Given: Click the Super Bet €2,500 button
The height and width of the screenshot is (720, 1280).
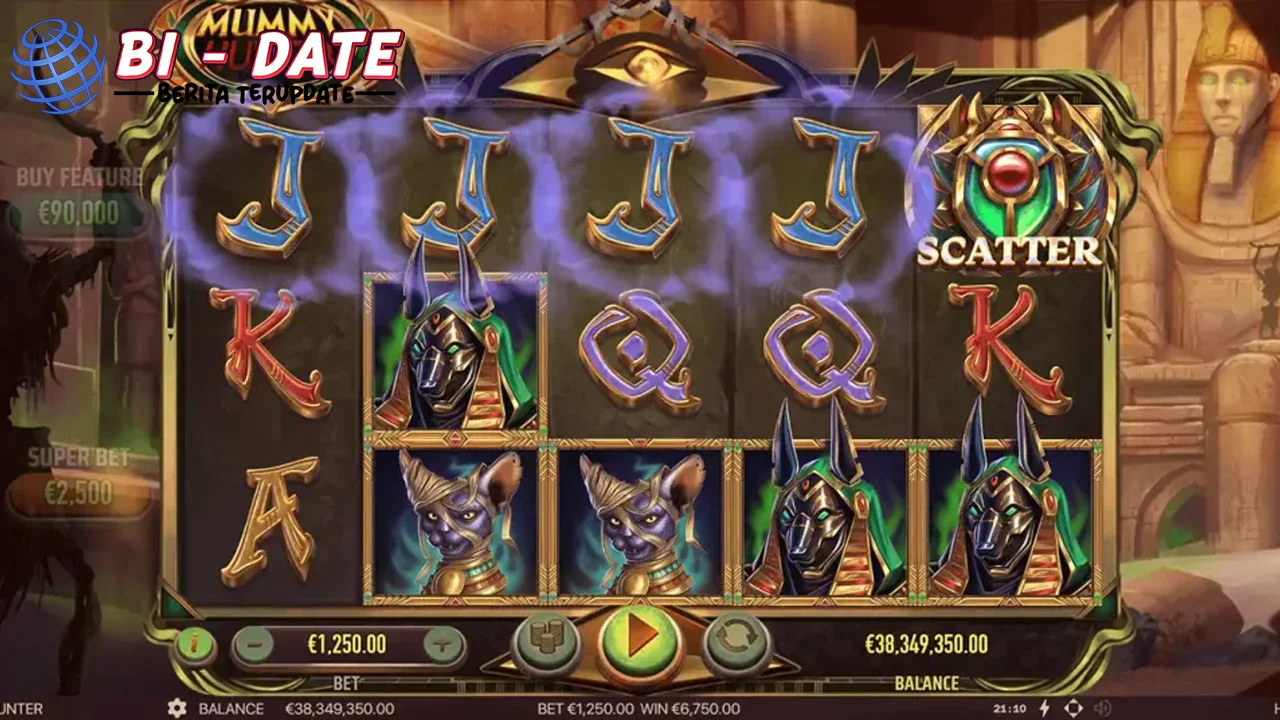Looking at the screenshot, I should click(x=78, y=493).
